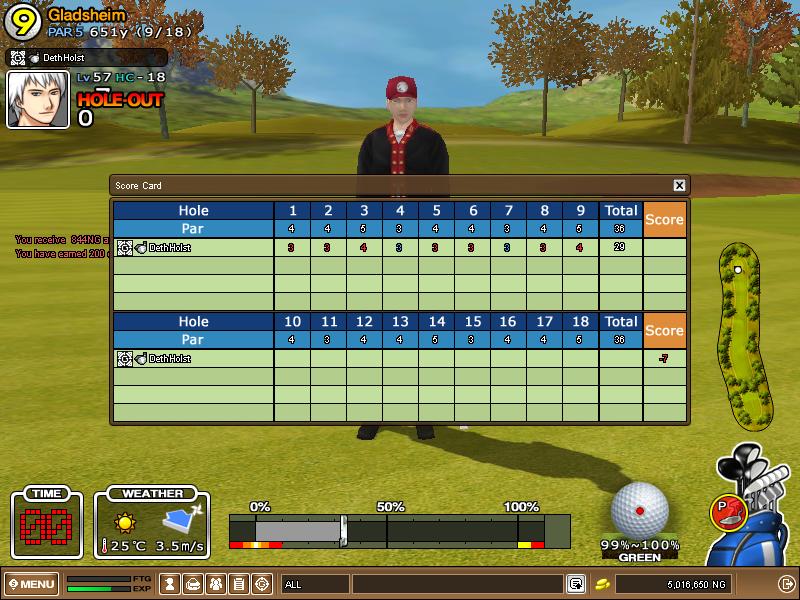Click DethHolst's character portrait
This screenshot has height=600, width=800.
coord(38,100)
